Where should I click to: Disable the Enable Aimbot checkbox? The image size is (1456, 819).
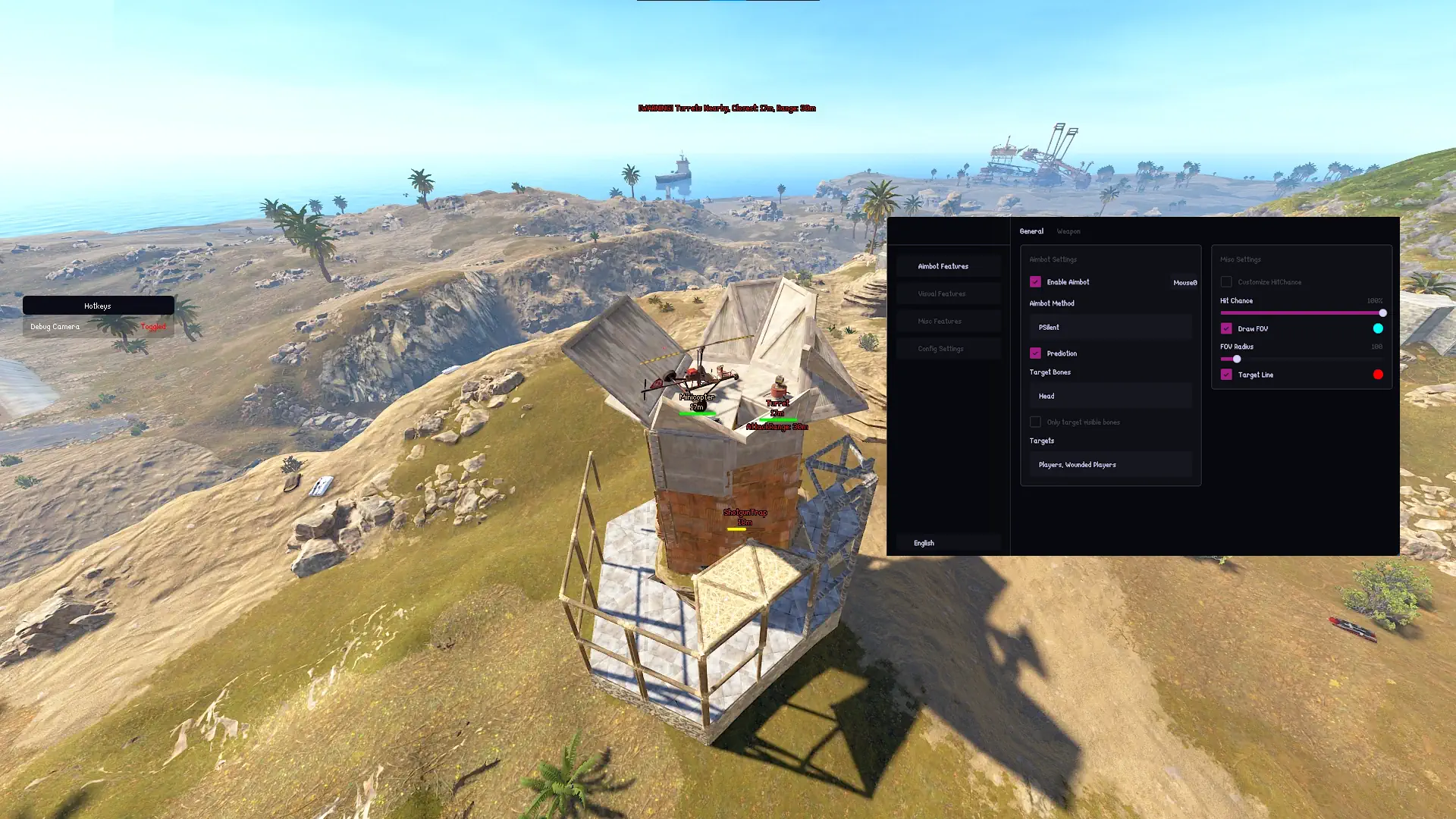(x=1036, y=281)
